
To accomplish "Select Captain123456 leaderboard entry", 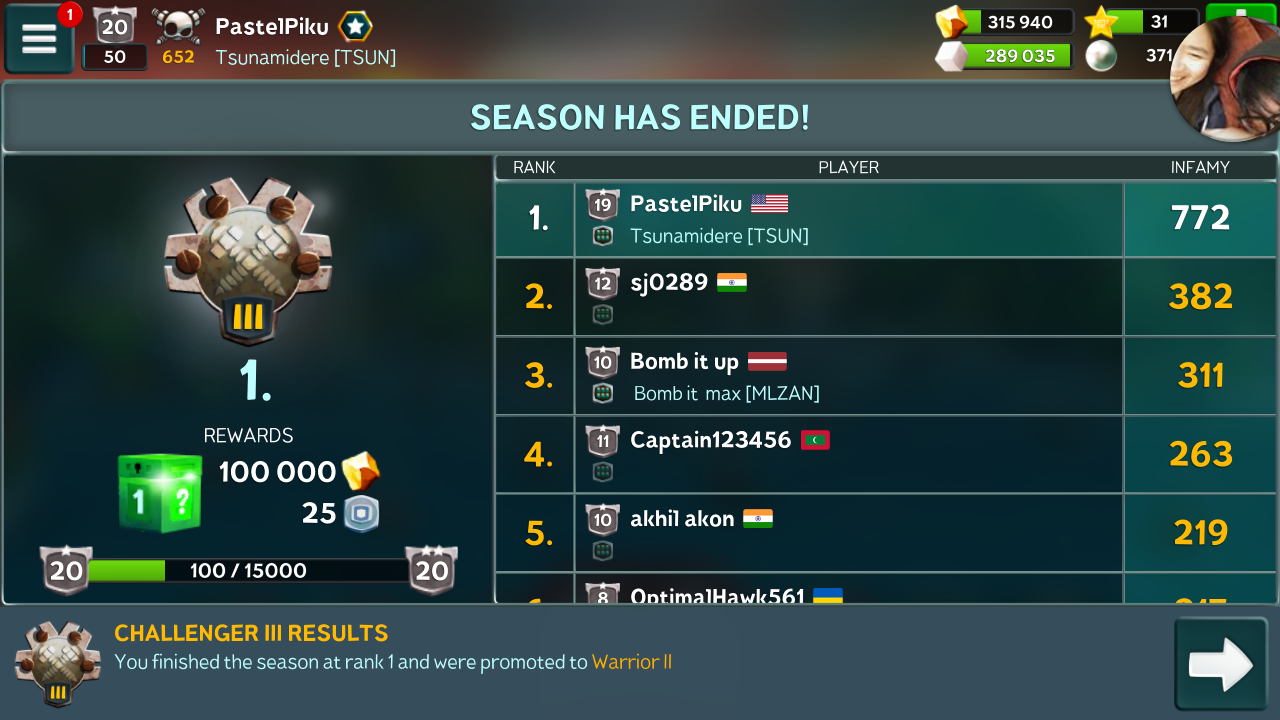I will (x=848, y=455).
